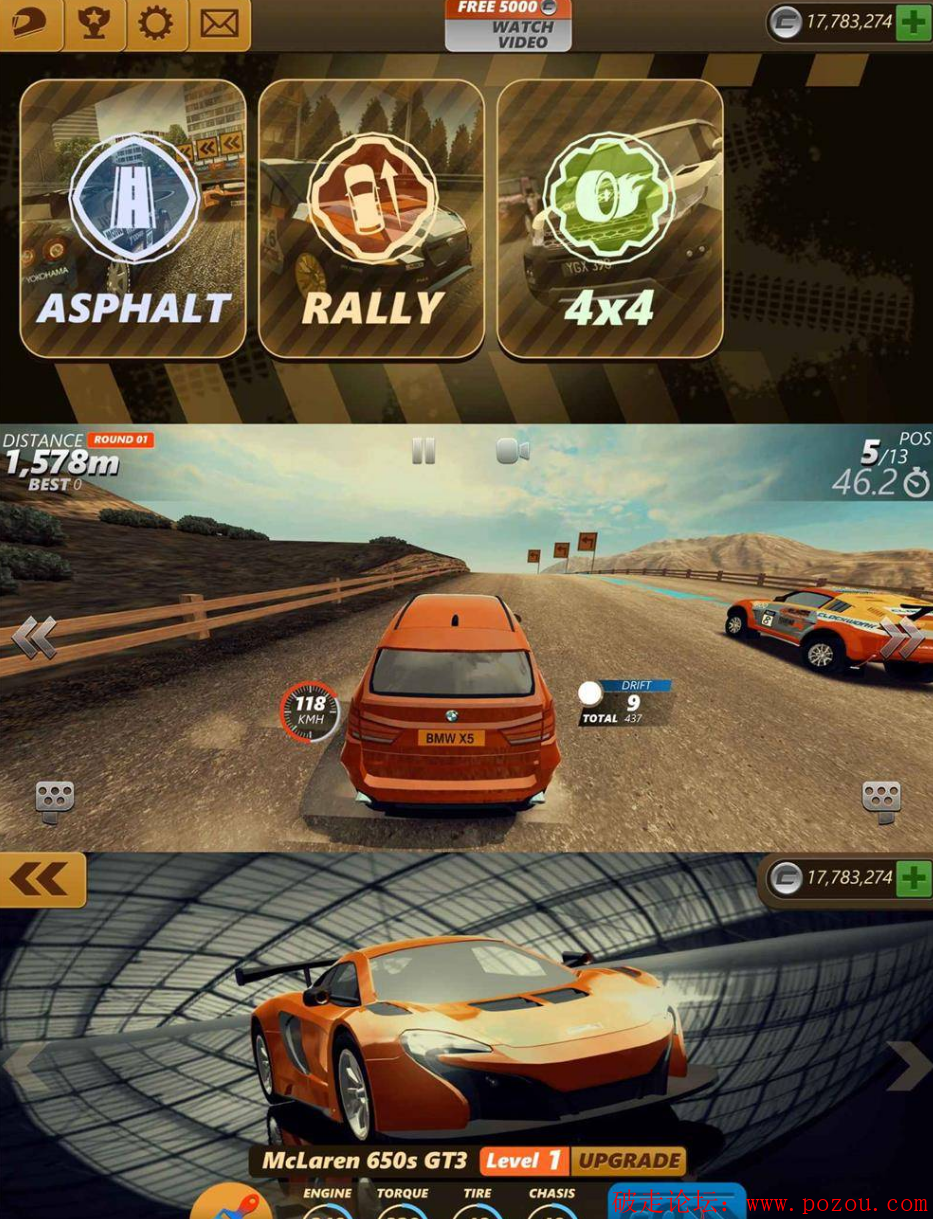Image resolution: width=933 pixels, height=1219 pixels.
Task: Open the envelope mail inbox
Action: tap(219, 22)
